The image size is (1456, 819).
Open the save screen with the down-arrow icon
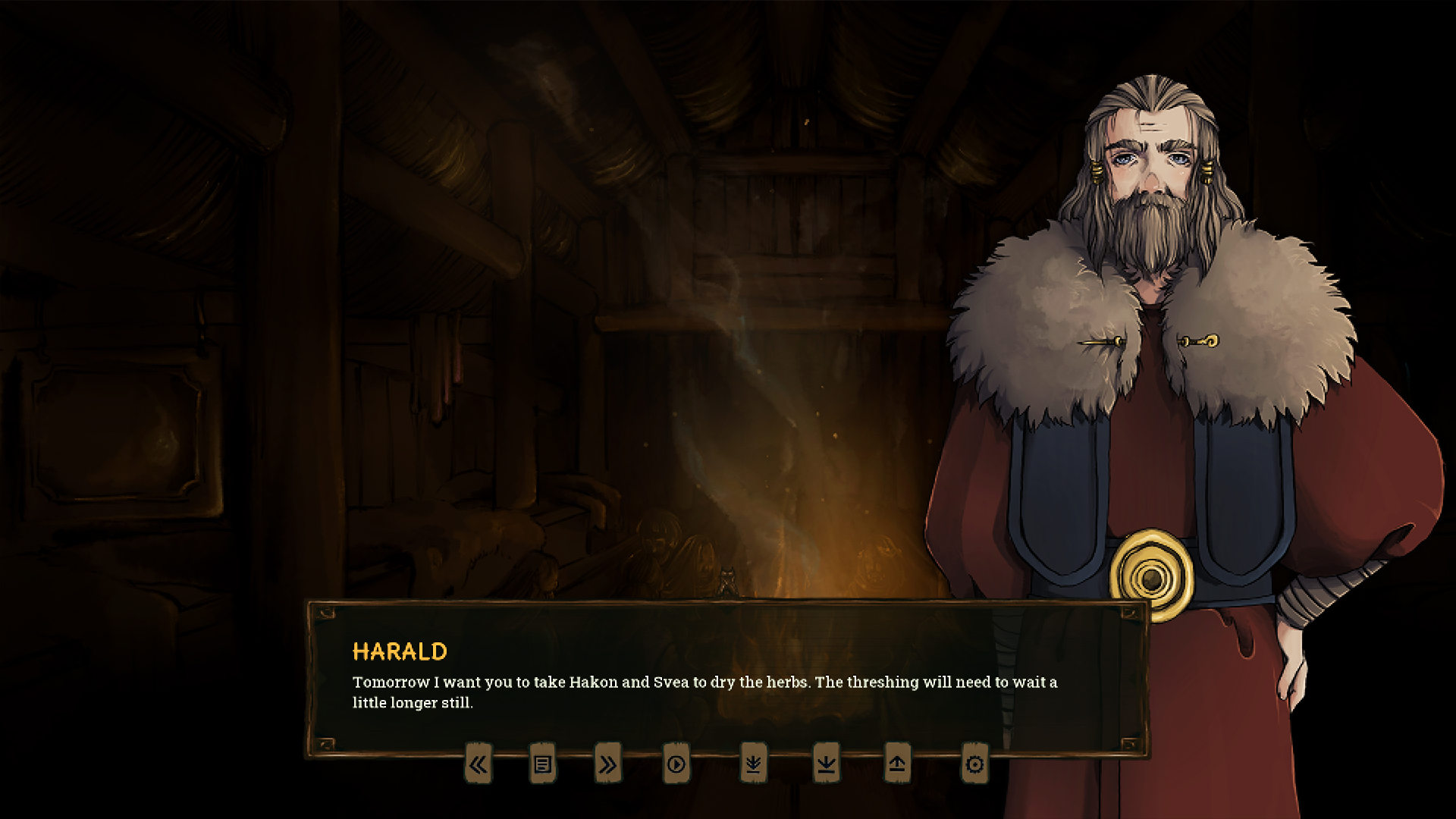(826, 765)
